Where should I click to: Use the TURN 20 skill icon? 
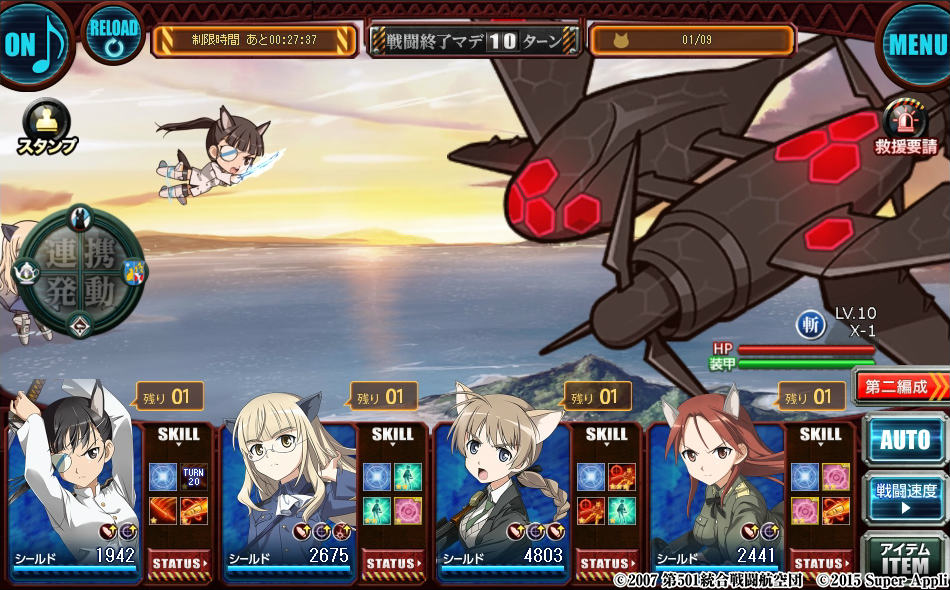click(x=194, y=477)
